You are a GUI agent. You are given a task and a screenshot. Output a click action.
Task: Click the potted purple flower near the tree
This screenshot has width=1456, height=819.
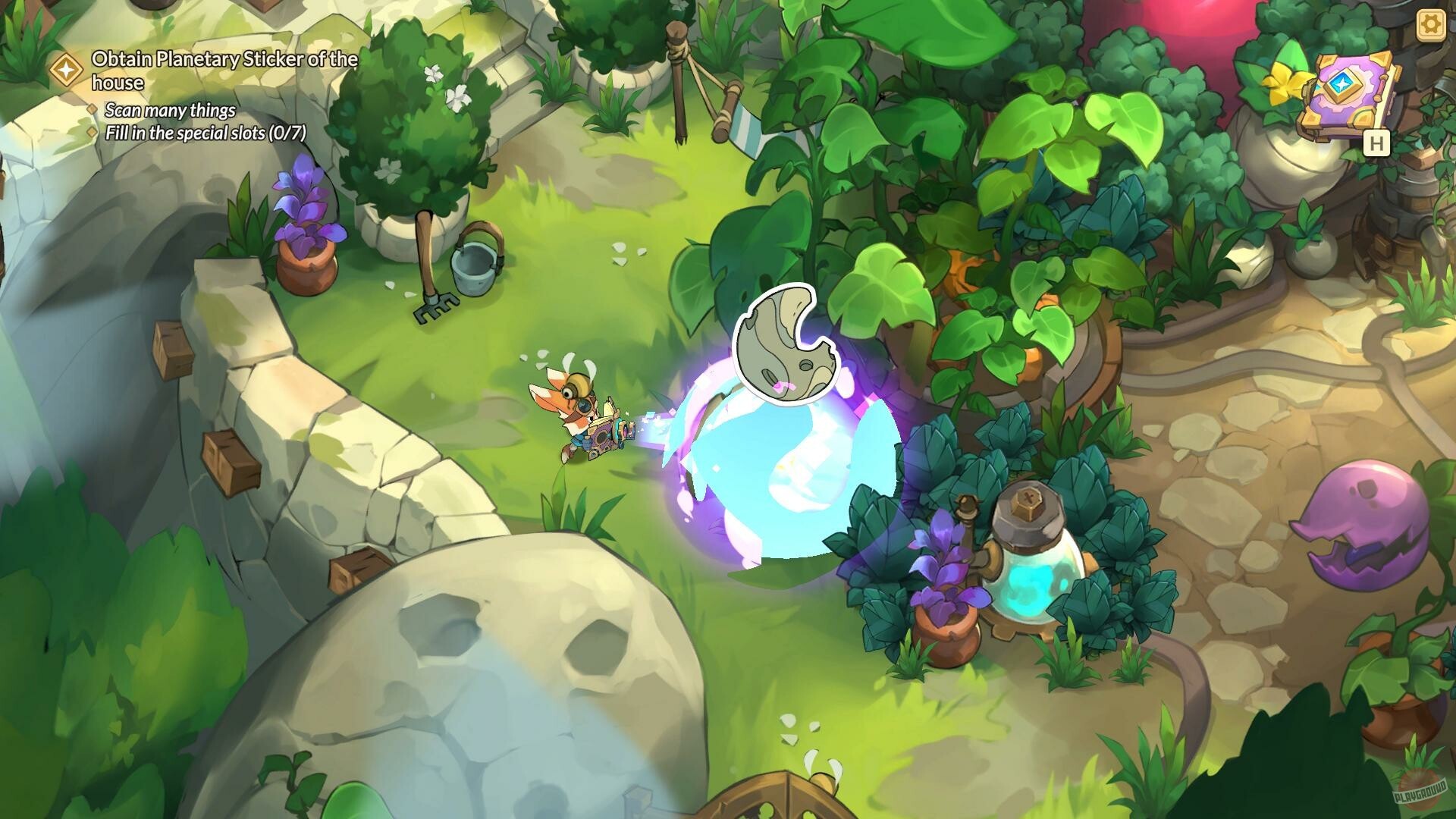point(307,227)
